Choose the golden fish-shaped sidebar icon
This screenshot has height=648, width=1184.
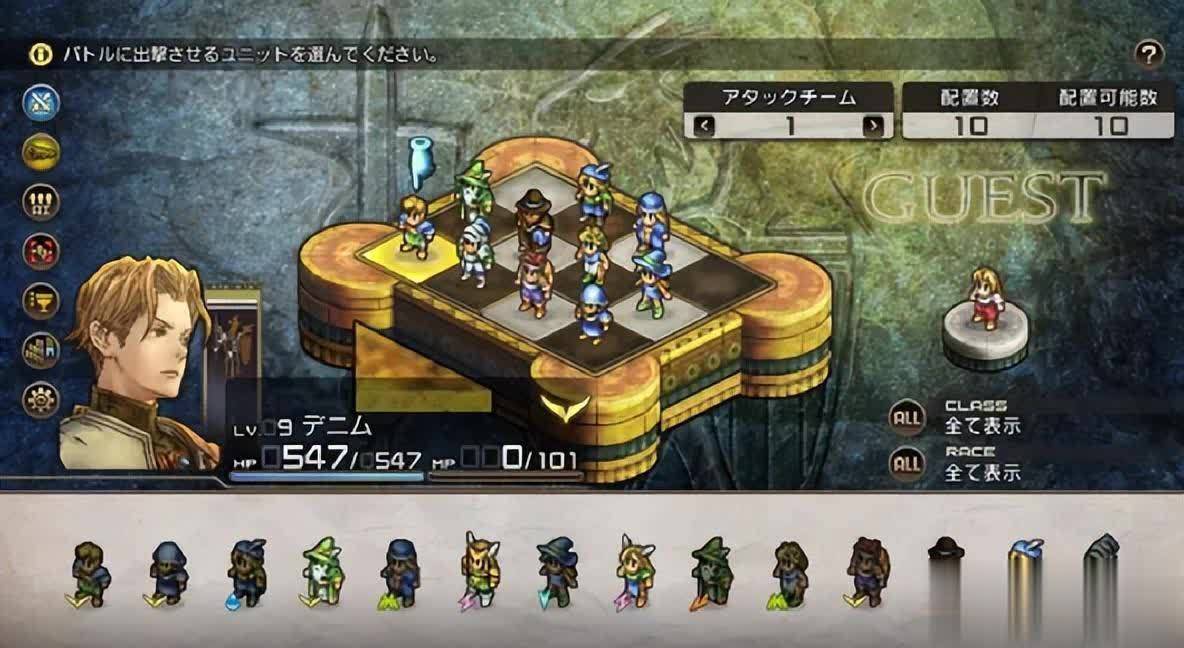coord(42,152)
